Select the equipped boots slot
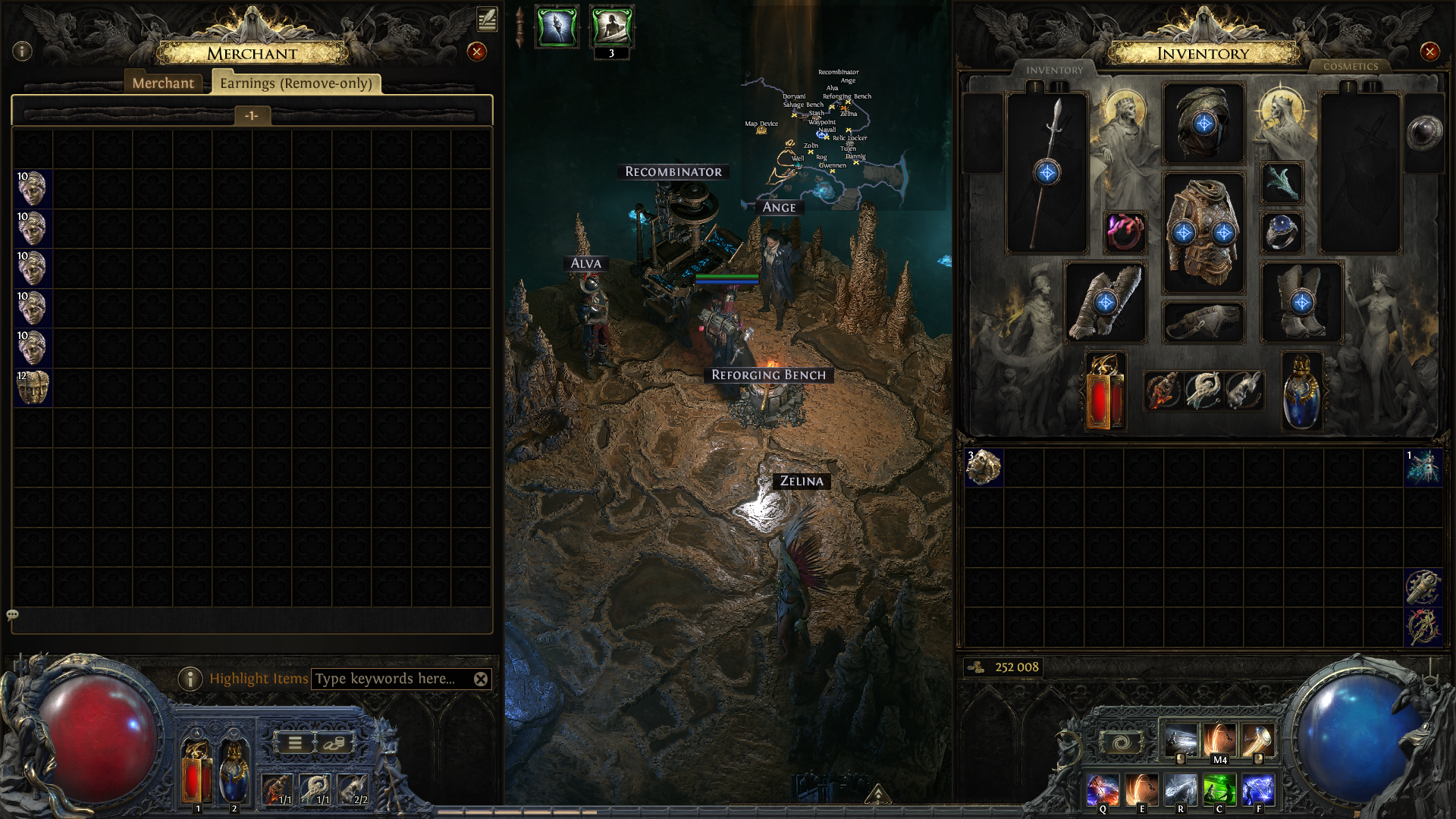 1301,303
